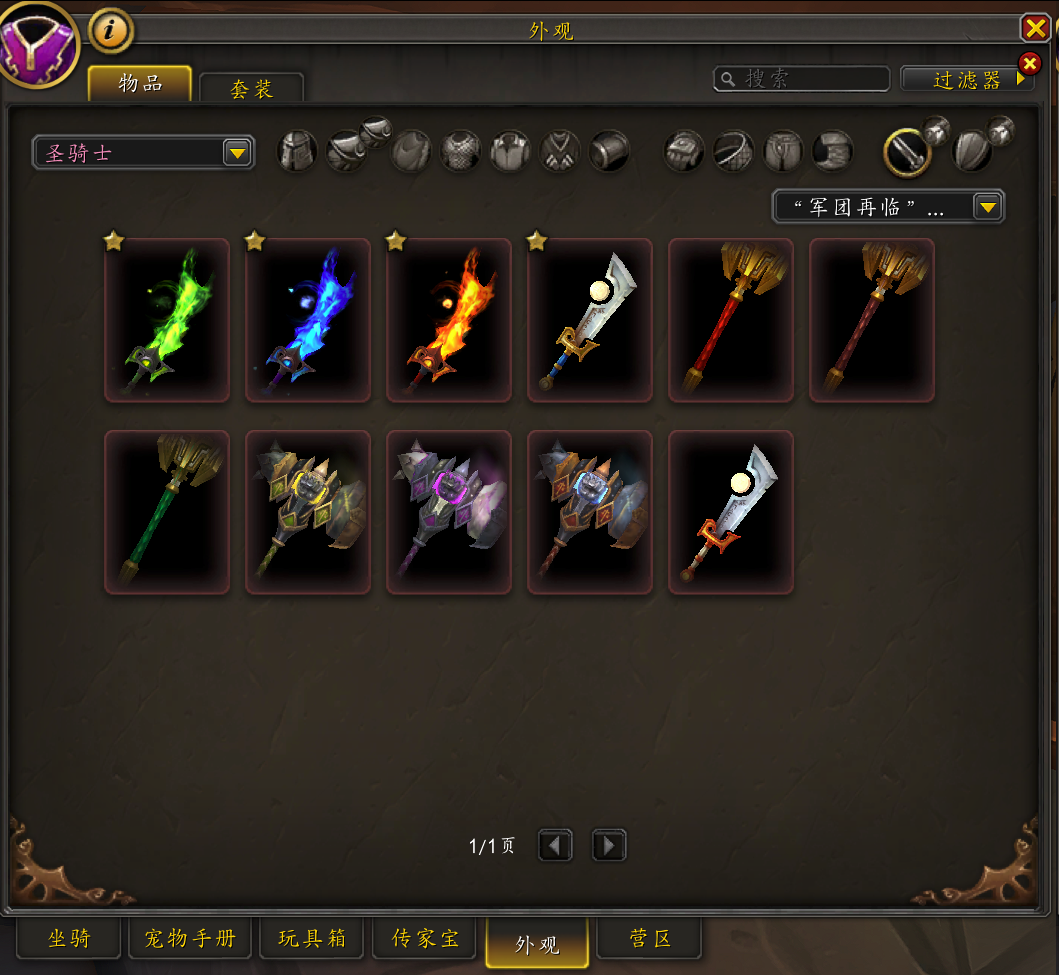Select the 物品 items tab
Image resolution: width=1059 pixels, height=975 pixels.
click(140, 83)
